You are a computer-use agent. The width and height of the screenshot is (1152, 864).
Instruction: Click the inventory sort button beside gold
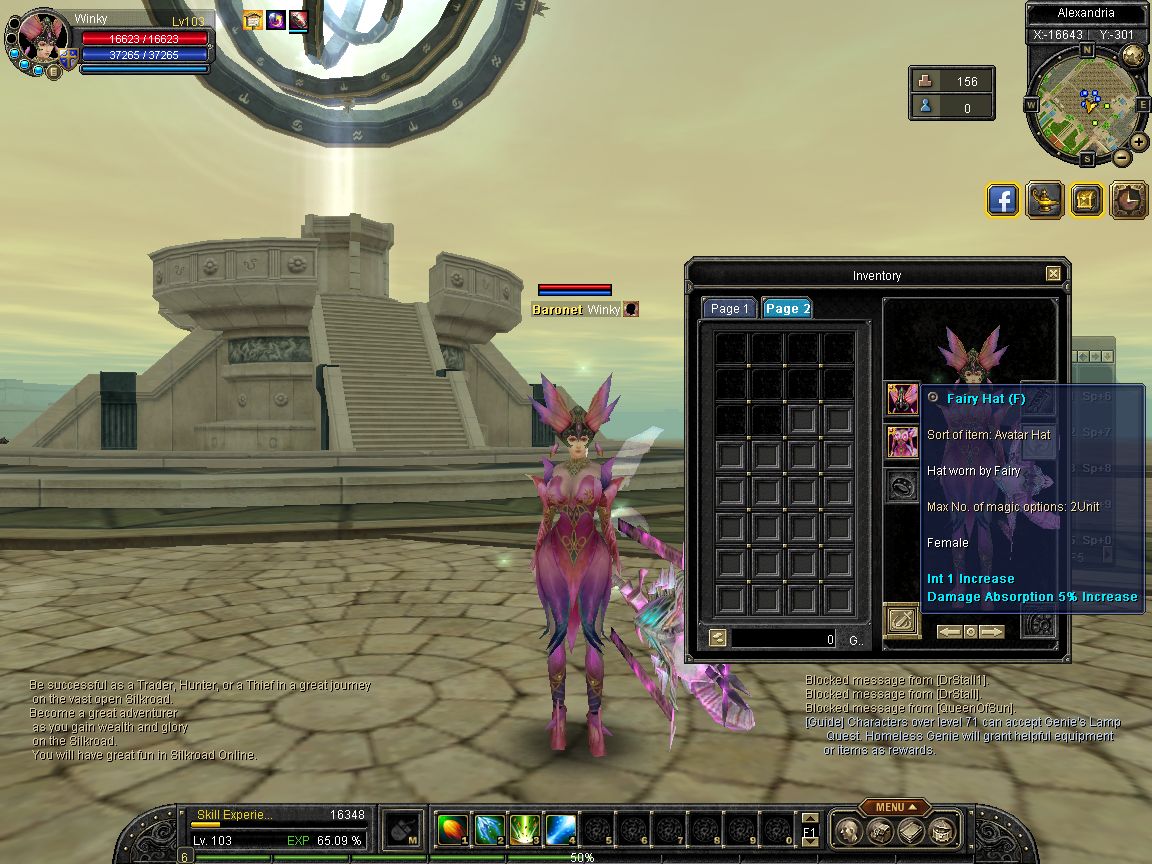click(x=718, y=638)
